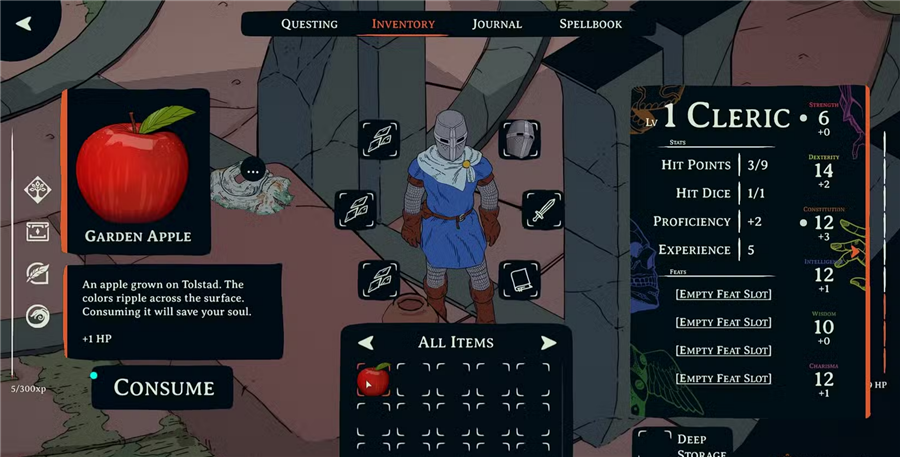
Task: Select the feather quill sidebar icon
Action: click(38, 273)
